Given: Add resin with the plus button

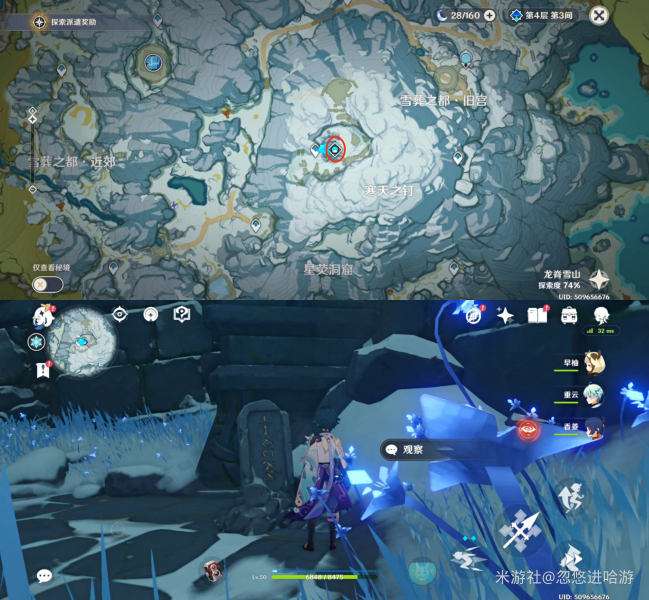Looking at the screenshot, I should point(489,15).
